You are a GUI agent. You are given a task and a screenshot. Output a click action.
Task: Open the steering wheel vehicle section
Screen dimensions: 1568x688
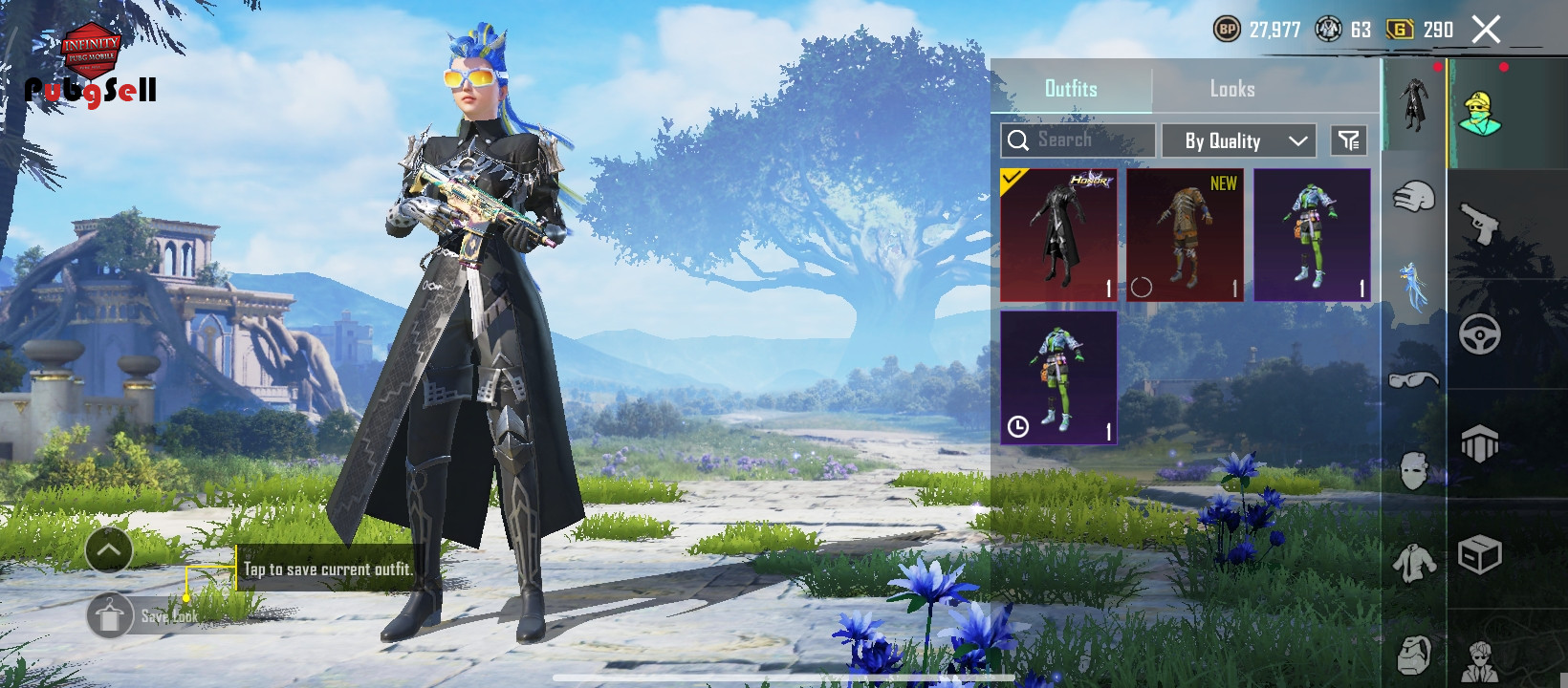(1480, 334)
